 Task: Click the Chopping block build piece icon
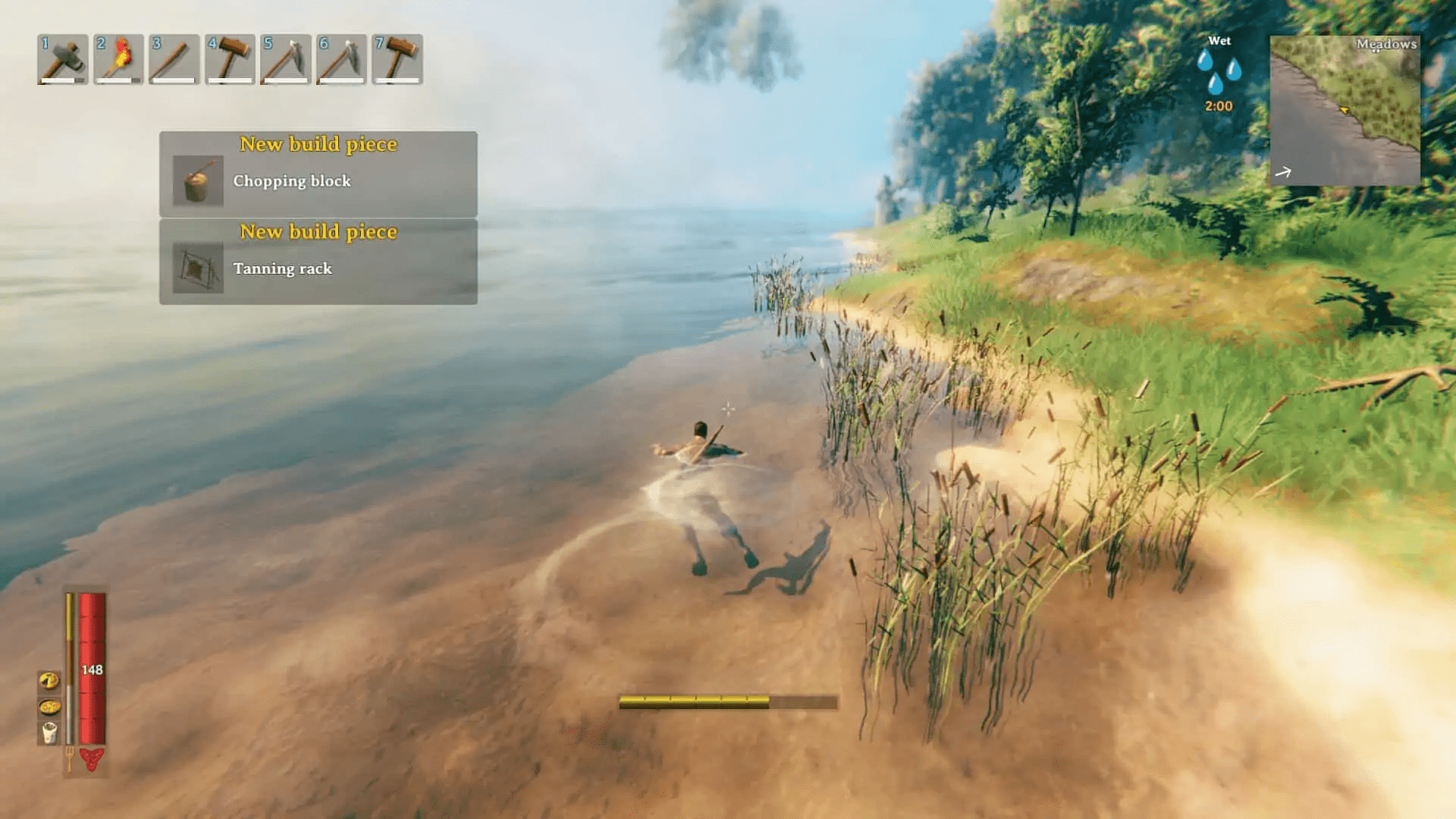(x=199, y=180)
